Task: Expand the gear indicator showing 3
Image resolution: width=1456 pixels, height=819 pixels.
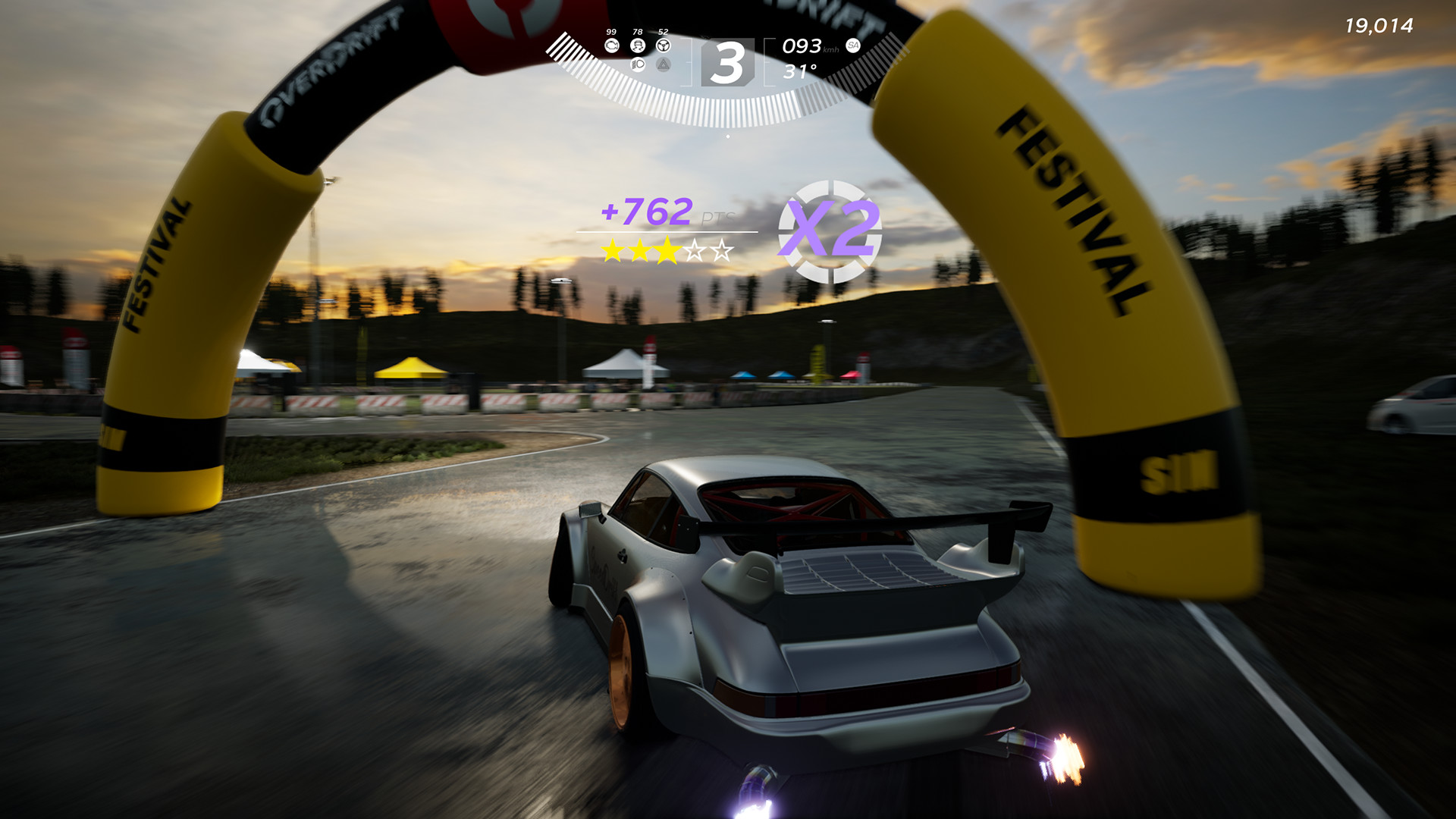Action: point(730,63)
